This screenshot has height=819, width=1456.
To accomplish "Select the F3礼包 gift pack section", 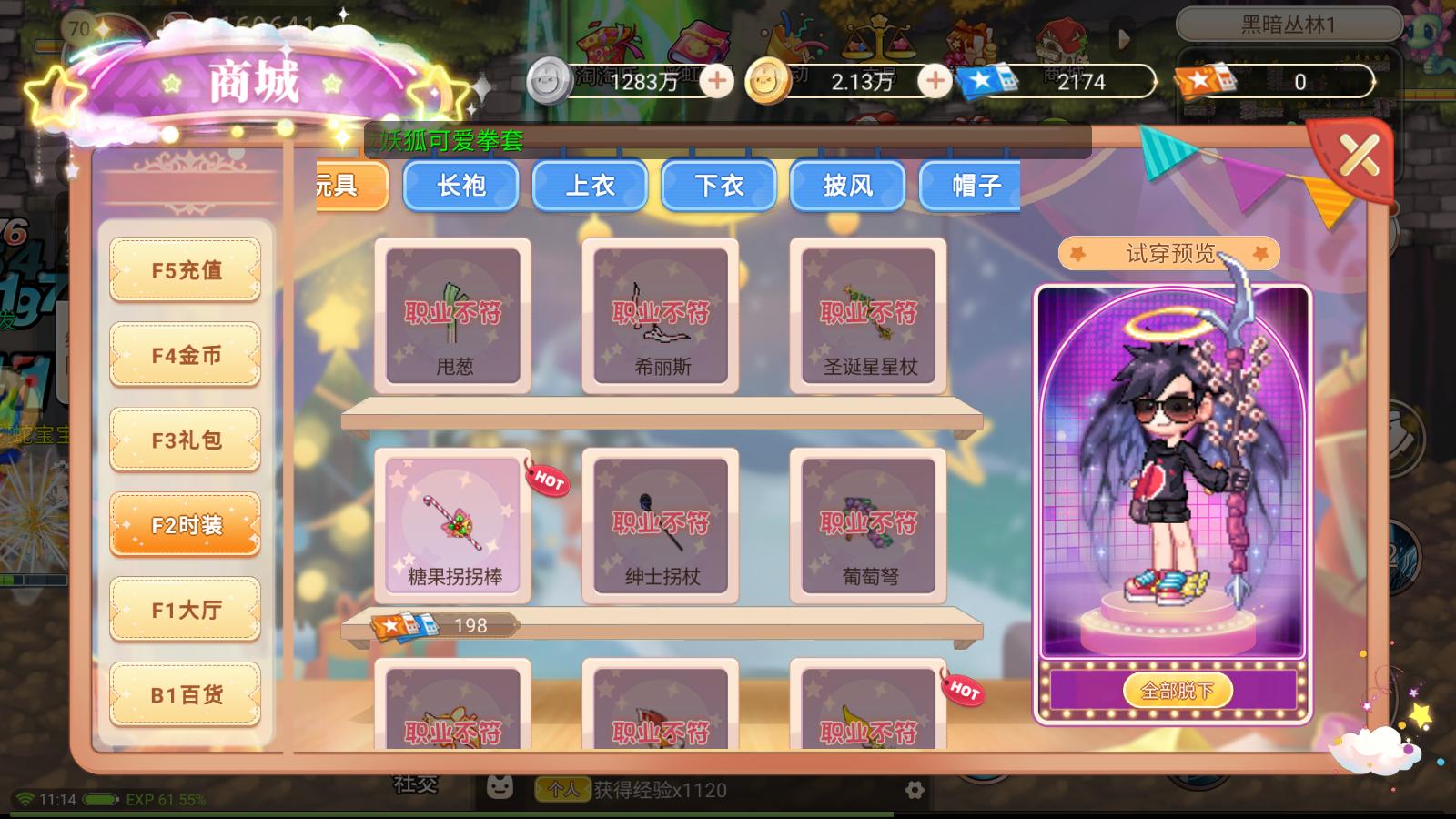I will click(185, 440).
